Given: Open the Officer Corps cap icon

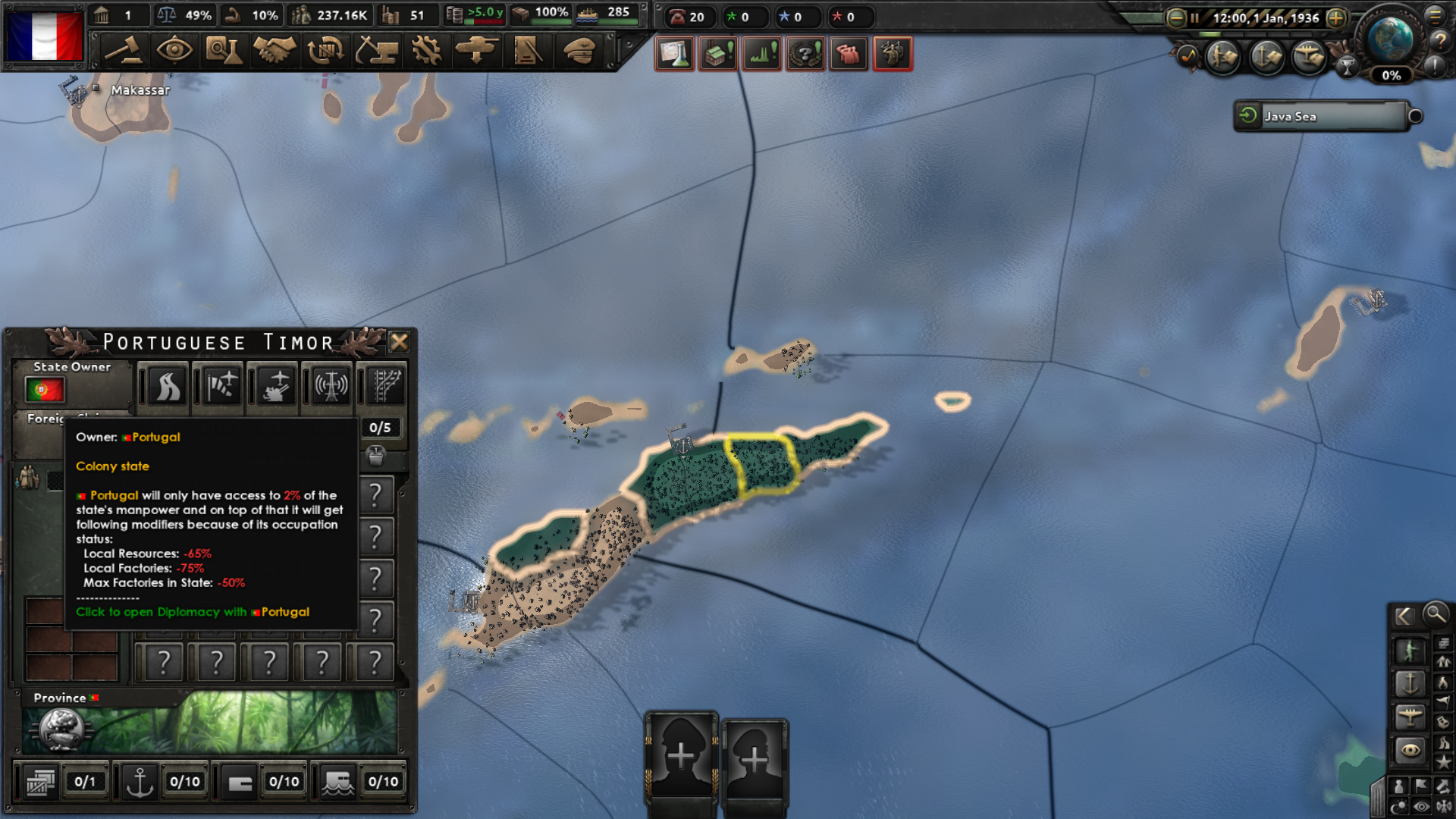Looking at the screenshot, I should (579, 53).
